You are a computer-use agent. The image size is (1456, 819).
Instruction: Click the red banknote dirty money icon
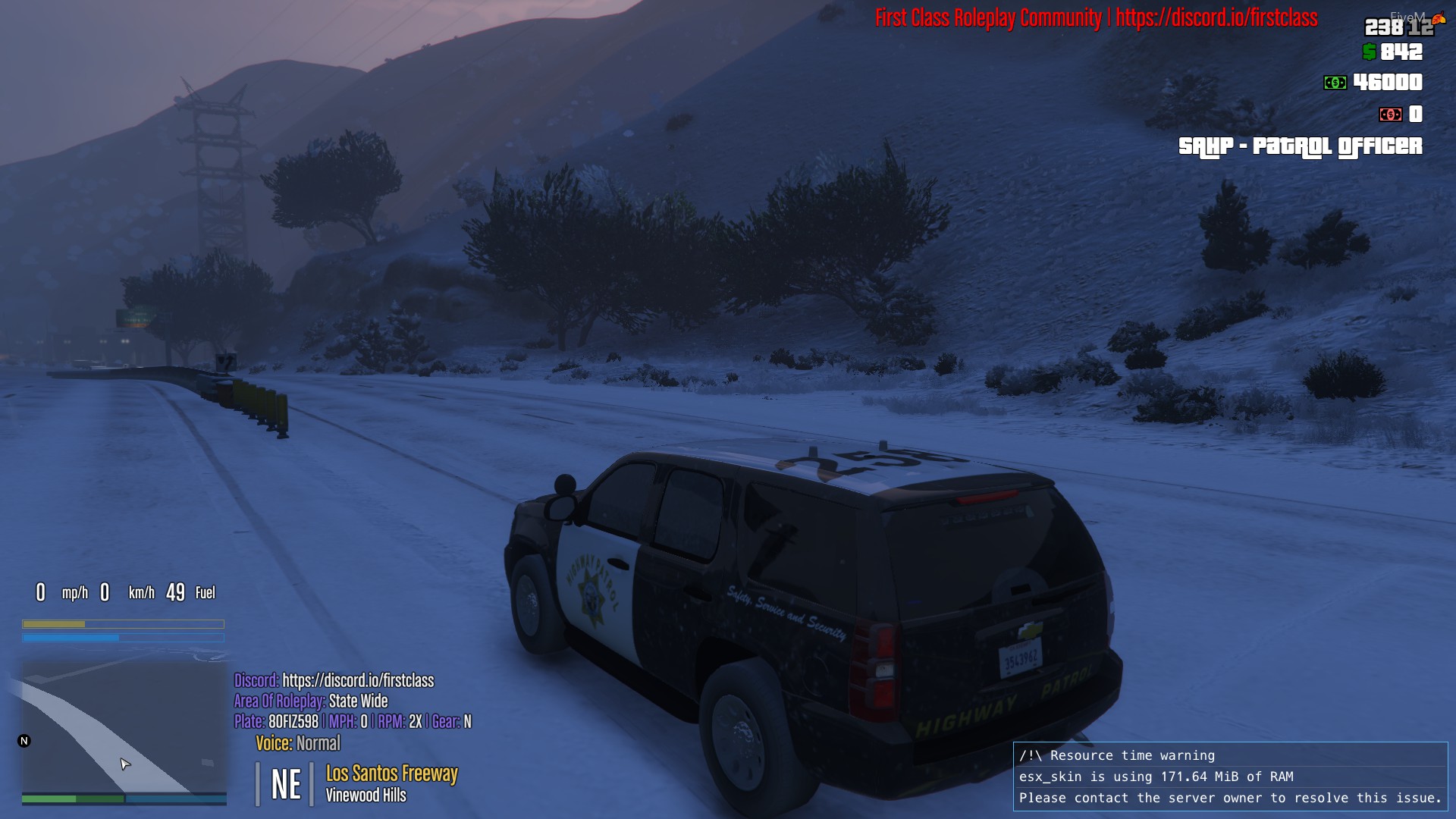click(x=1391, y=115)
